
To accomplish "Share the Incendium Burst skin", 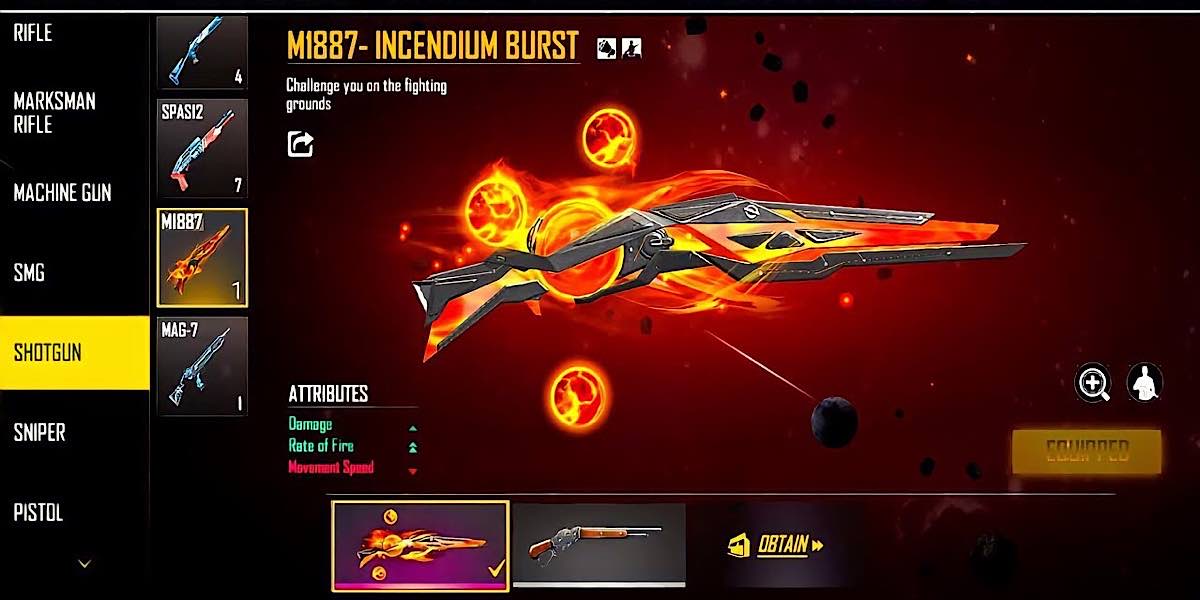I will point(300,145).
